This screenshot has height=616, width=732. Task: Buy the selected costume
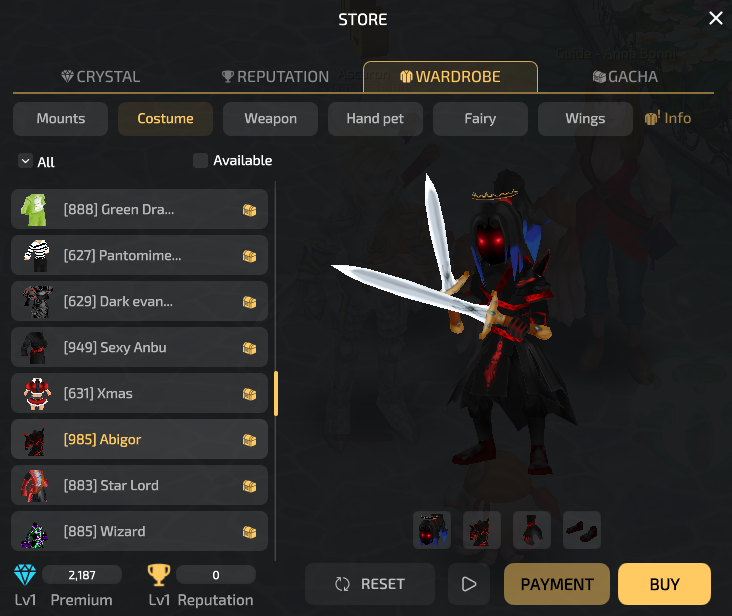664,584
